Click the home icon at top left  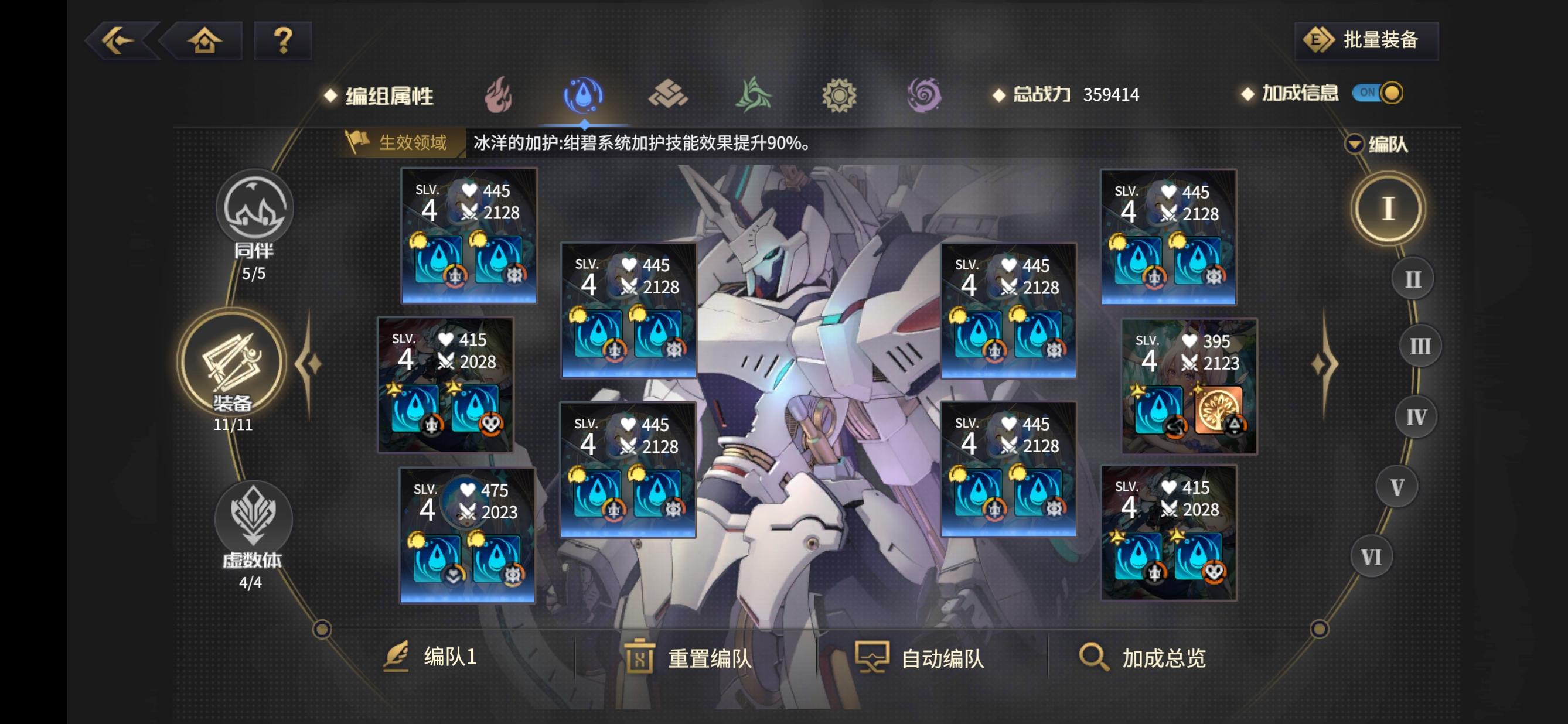pyautogui.click(x=204, y=40)
